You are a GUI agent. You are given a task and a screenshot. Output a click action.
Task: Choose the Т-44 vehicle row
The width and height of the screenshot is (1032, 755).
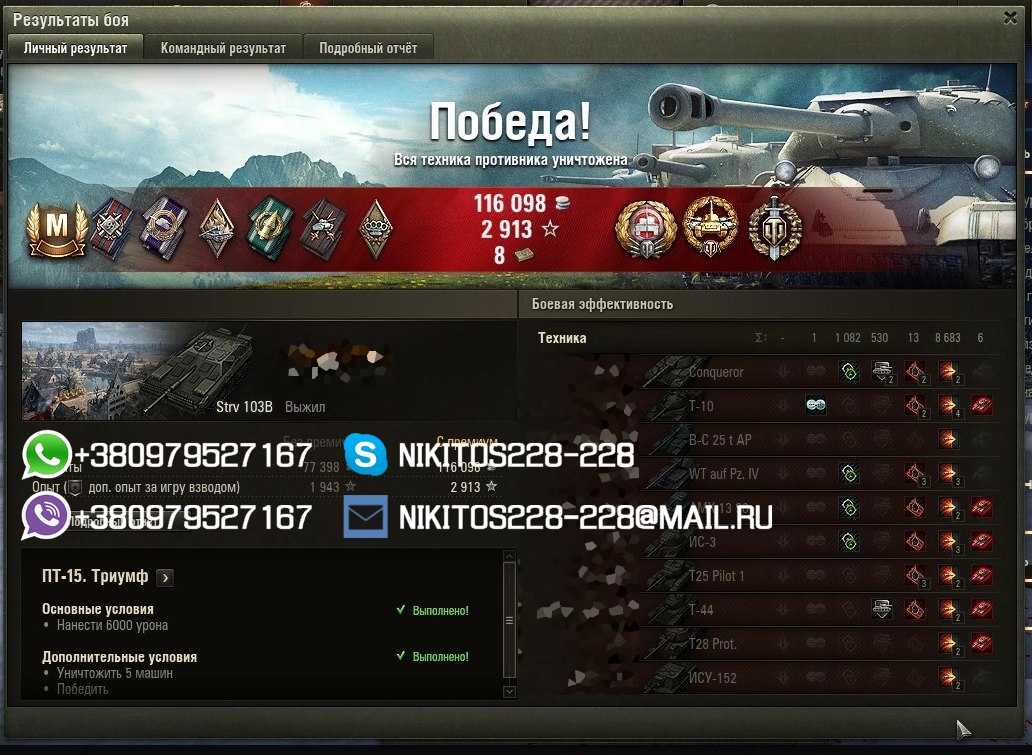coord(701,610)
